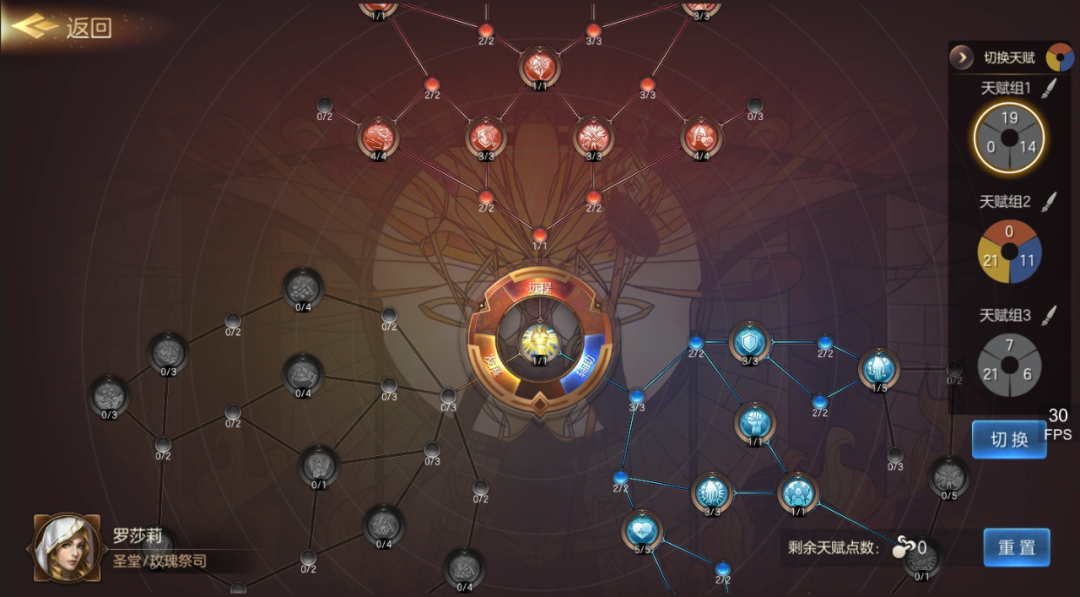Select the blue heart talent node
This screenshot has height=597, width=1080.
click(x=641, y=529)
